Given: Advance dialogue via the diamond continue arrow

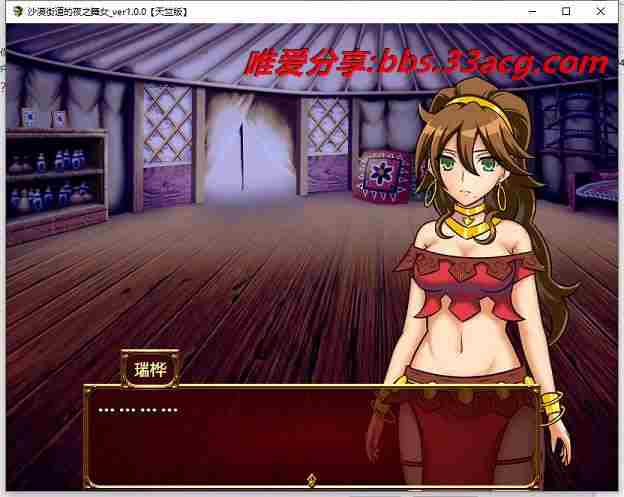Looking at the screenshot, I should [311, 480].
